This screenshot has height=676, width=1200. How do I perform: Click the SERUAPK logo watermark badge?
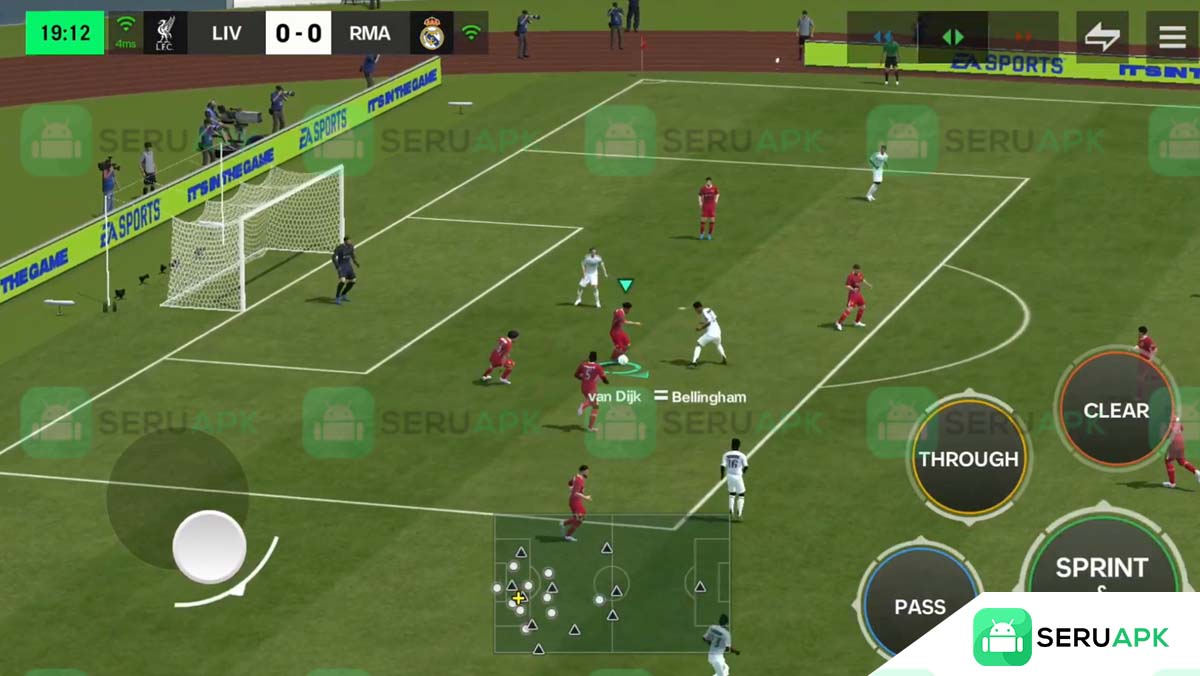tap(1070, 637)
